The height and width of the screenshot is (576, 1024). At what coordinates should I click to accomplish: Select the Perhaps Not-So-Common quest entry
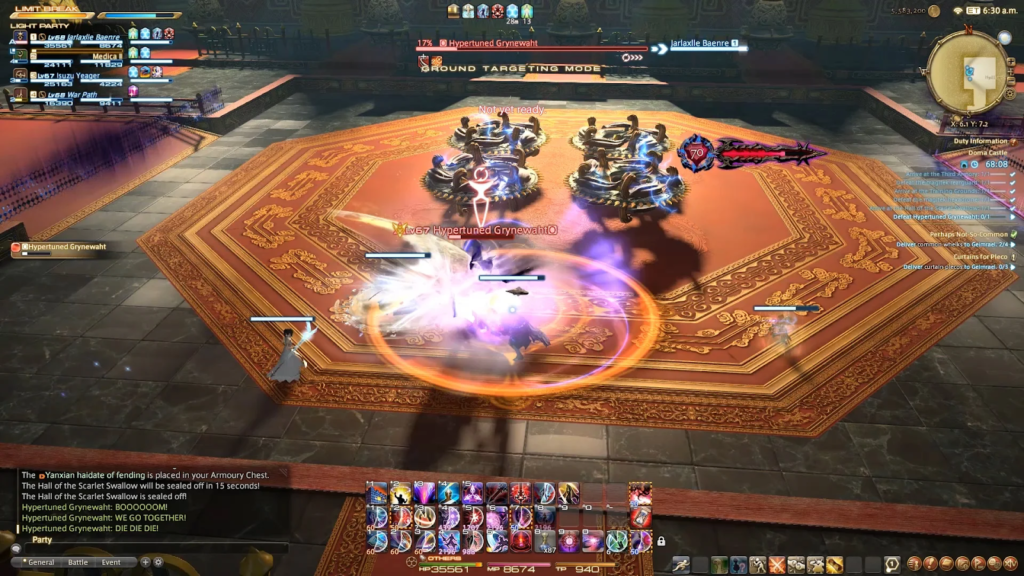pos(964,234)
